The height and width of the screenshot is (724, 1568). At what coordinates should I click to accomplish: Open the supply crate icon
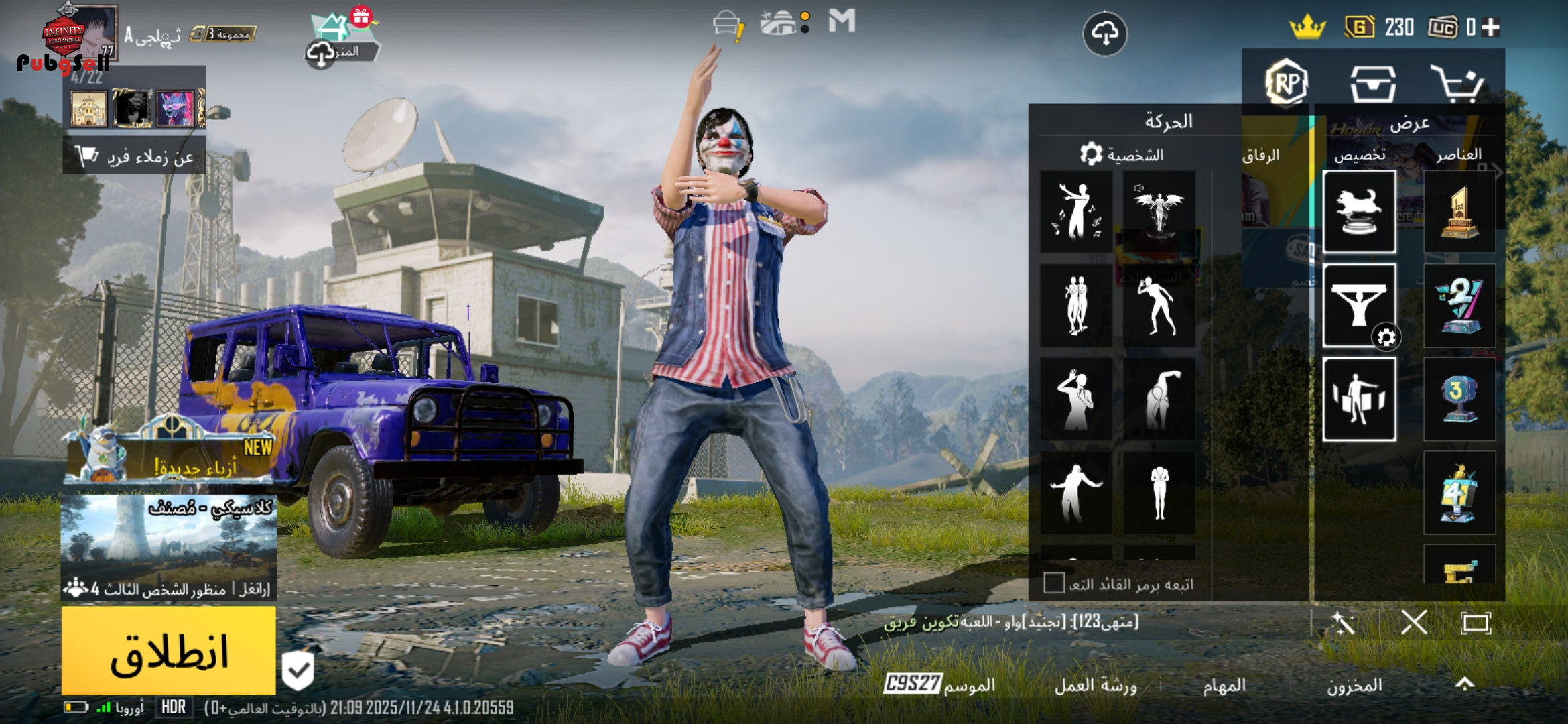pos(1373,84)
